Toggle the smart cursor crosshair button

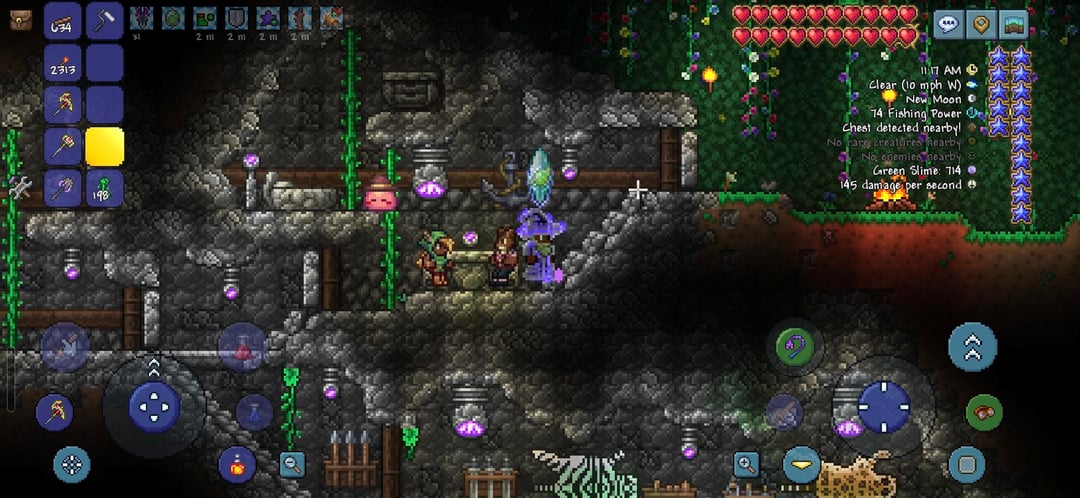(71, 464)
